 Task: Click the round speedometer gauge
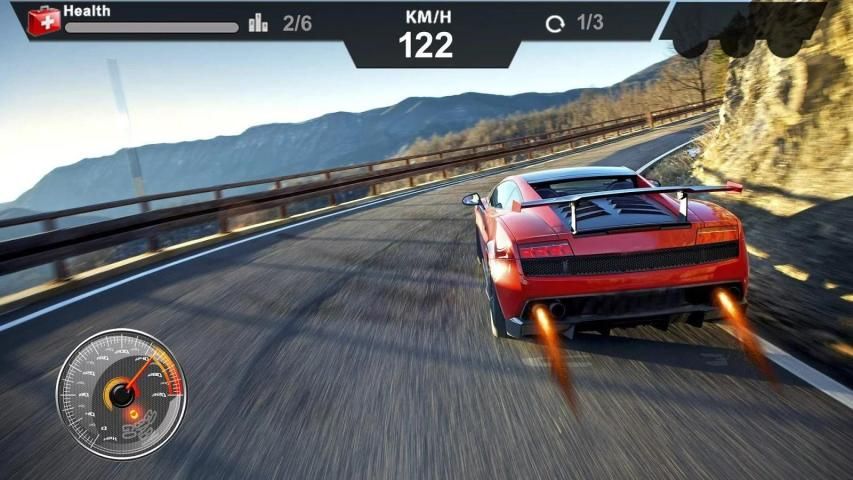pyautogui.click(x=121, y=394)
